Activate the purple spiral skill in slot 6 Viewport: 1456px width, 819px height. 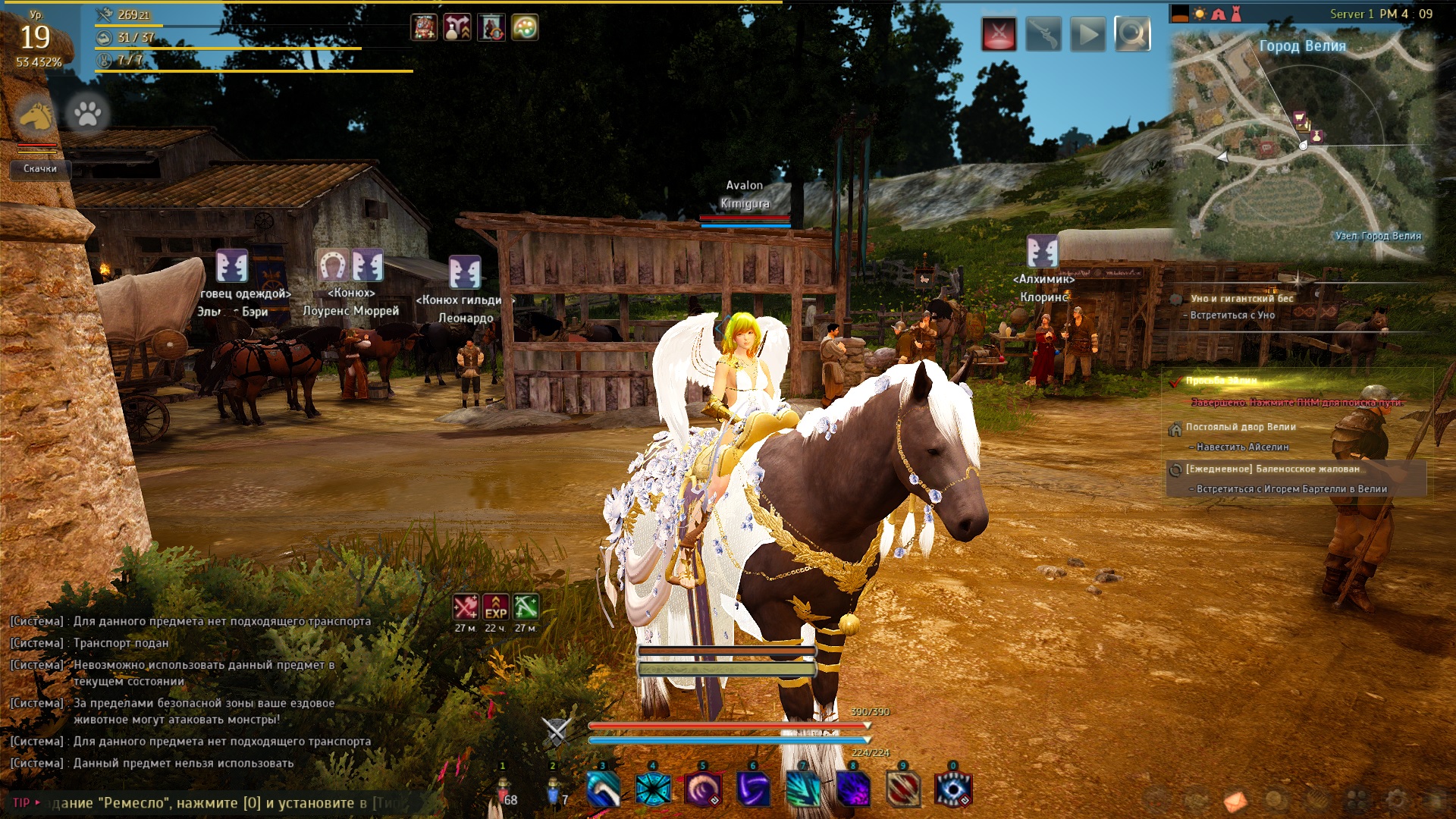[x=752, y=789]
